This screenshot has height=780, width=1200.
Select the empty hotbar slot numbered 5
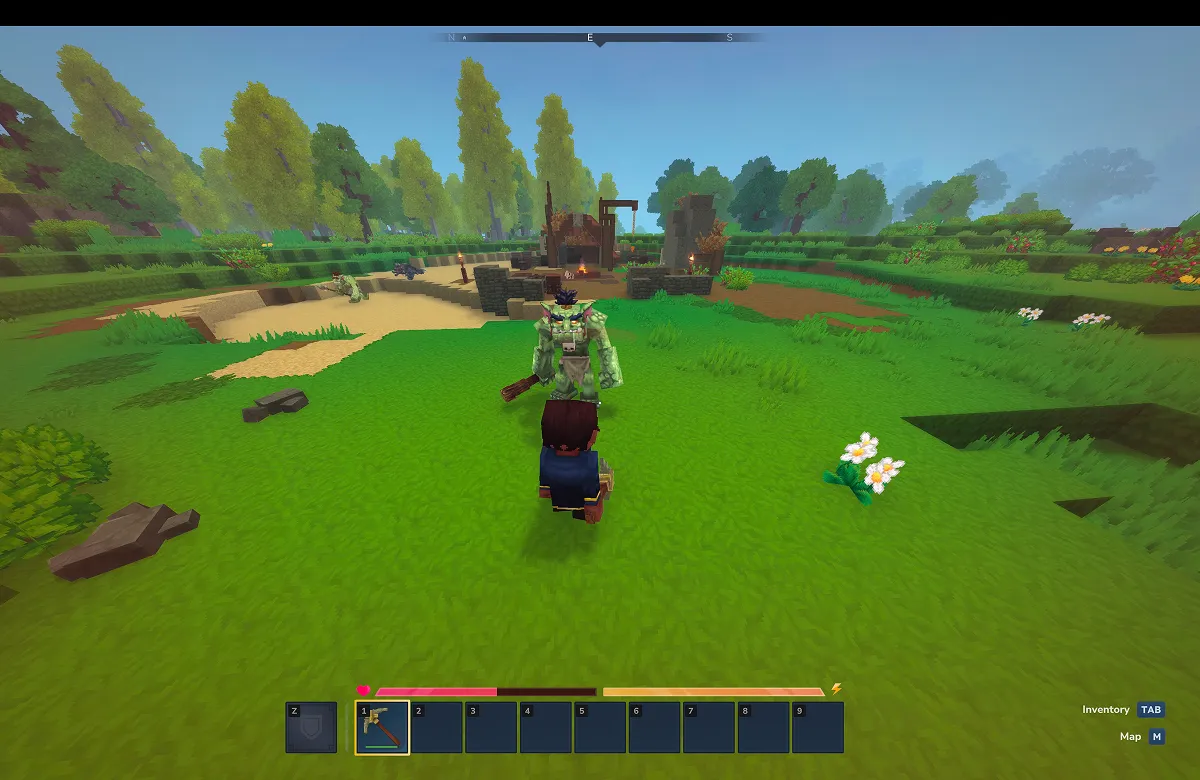pyautogui.click(x=600, y=727)
